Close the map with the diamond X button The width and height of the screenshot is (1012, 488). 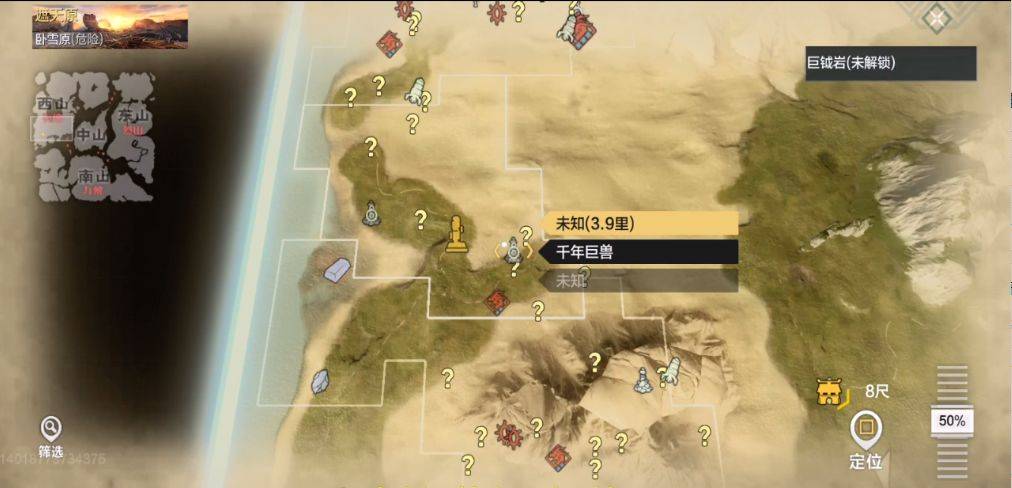(x=936, y=17)
